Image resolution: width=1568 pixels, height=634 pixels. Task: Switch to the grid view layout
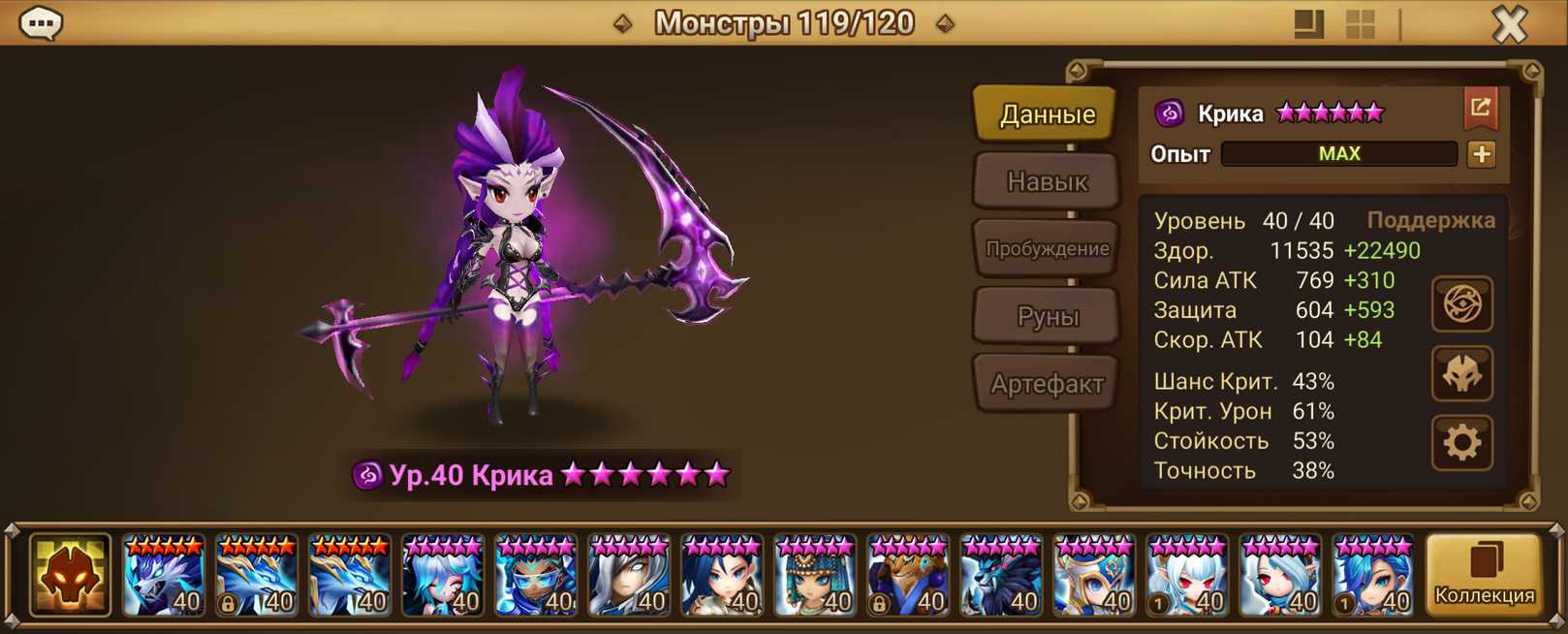(x=1361, y=24)
